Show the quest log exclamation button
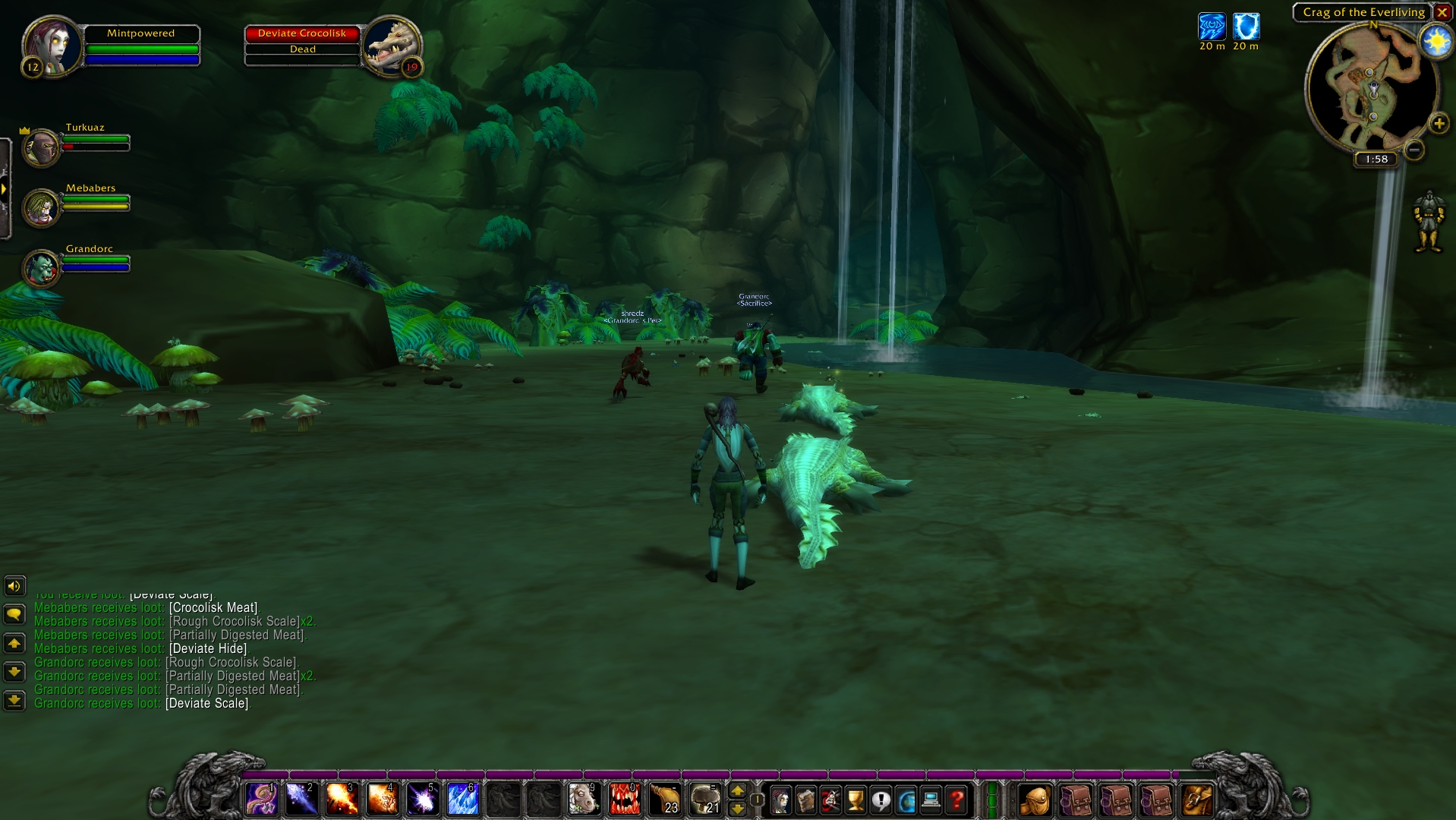 [881, 799]
